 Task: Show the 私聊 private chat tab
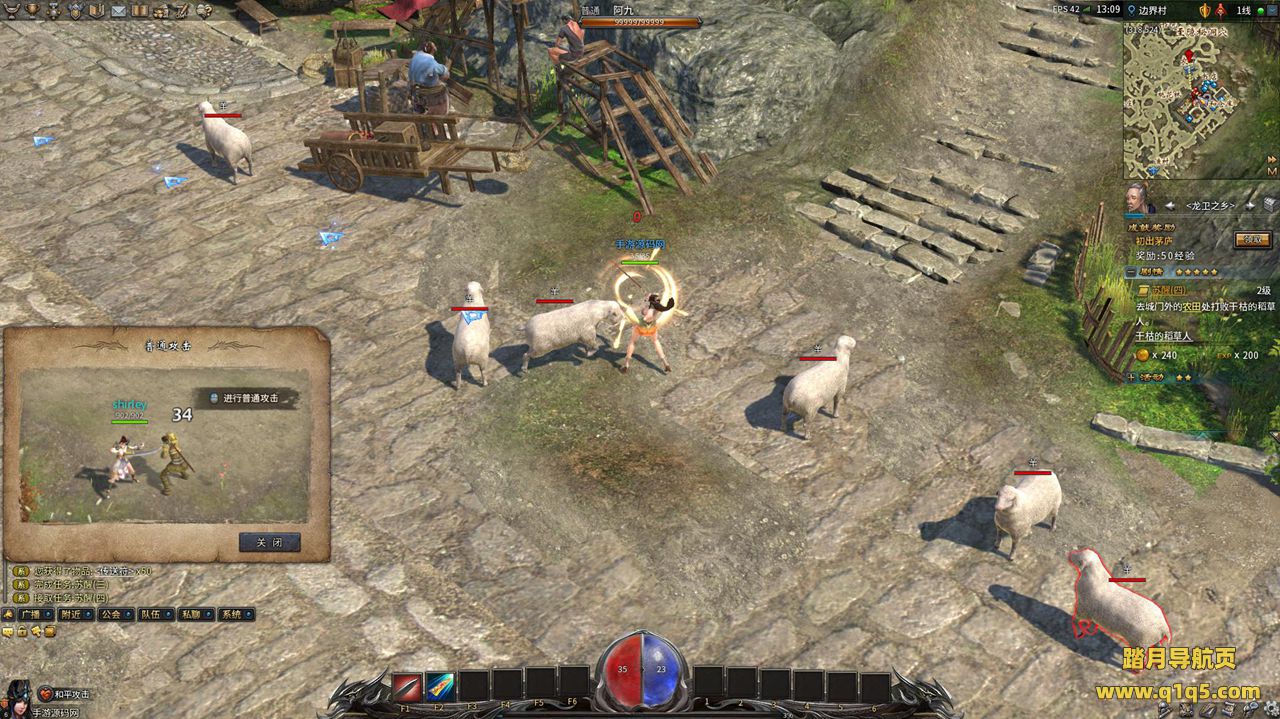pos(195,614)
